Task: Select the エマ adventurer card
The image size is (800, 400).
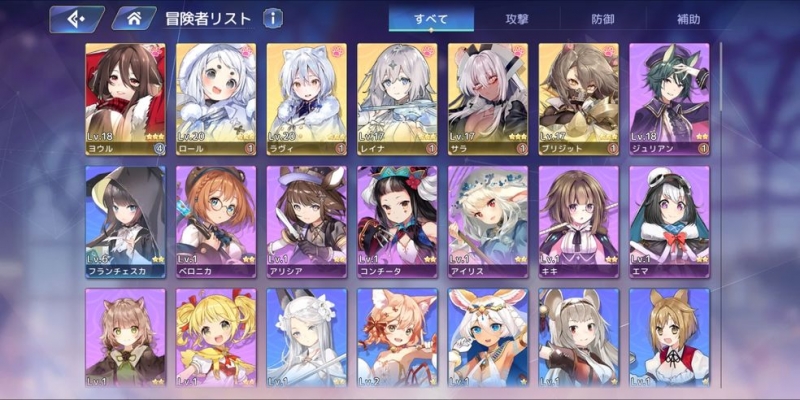Action: tap(669, 220)
